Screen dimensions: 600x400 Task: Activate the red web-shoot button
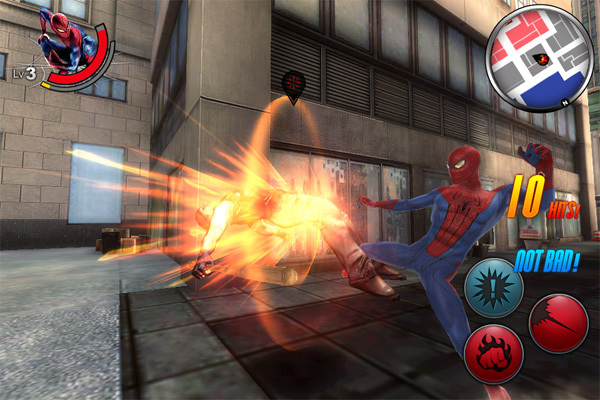[x=558, y=323]
